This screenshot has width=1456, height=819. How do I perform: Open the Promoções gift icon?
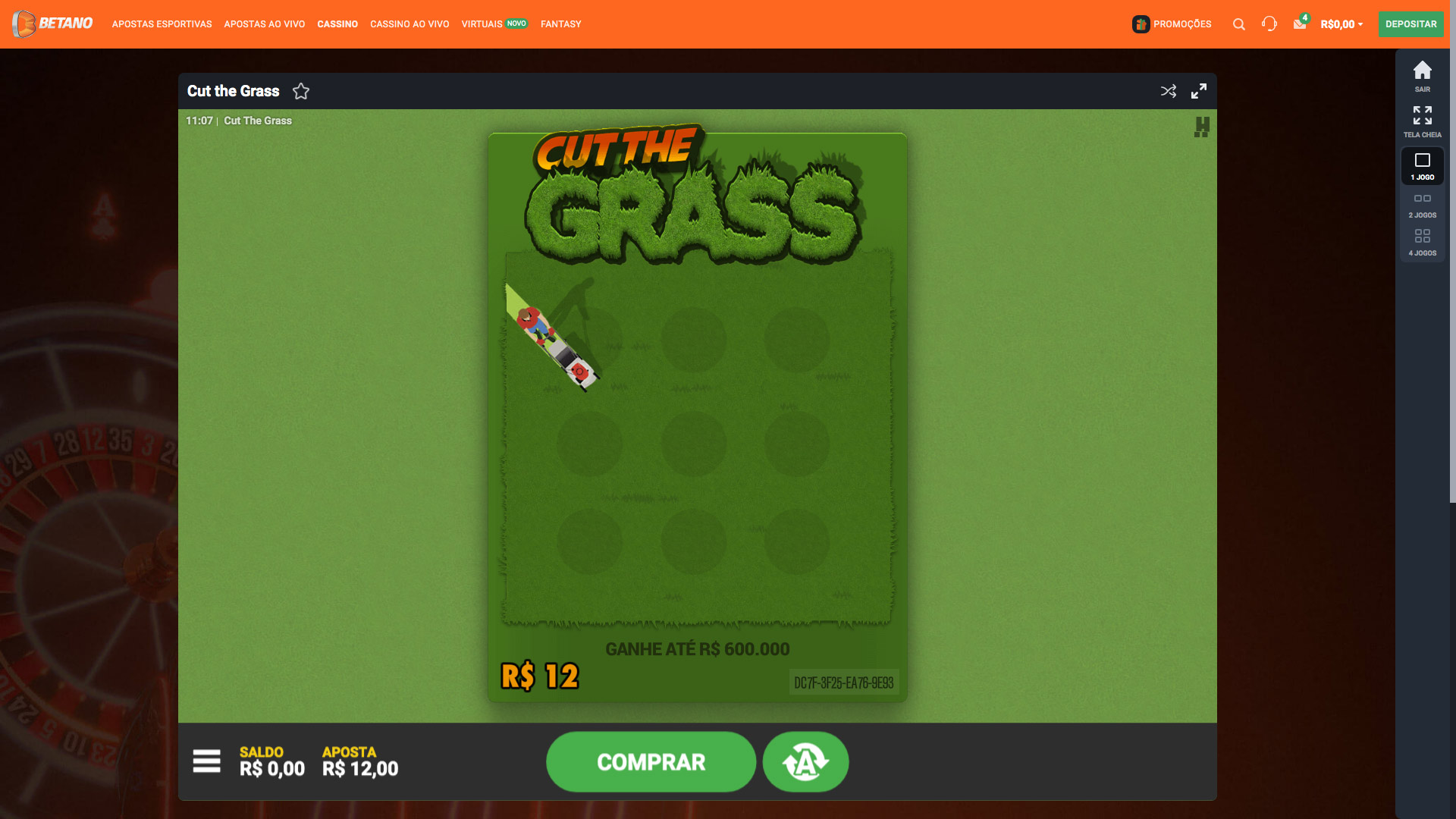pyautogui.click(x=1141, y=24)
